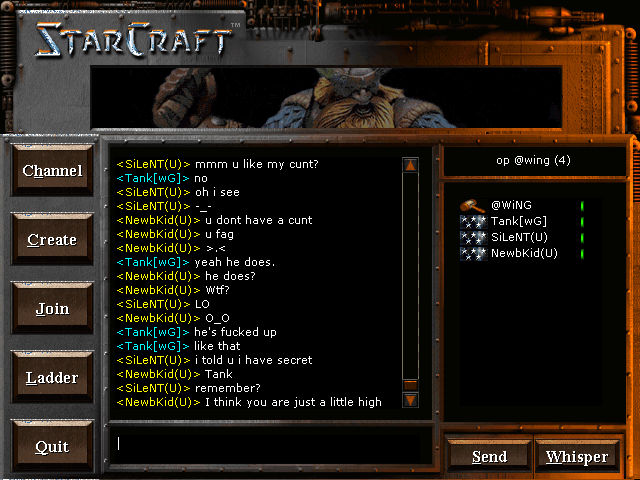Send the chat message

[489, 457]
